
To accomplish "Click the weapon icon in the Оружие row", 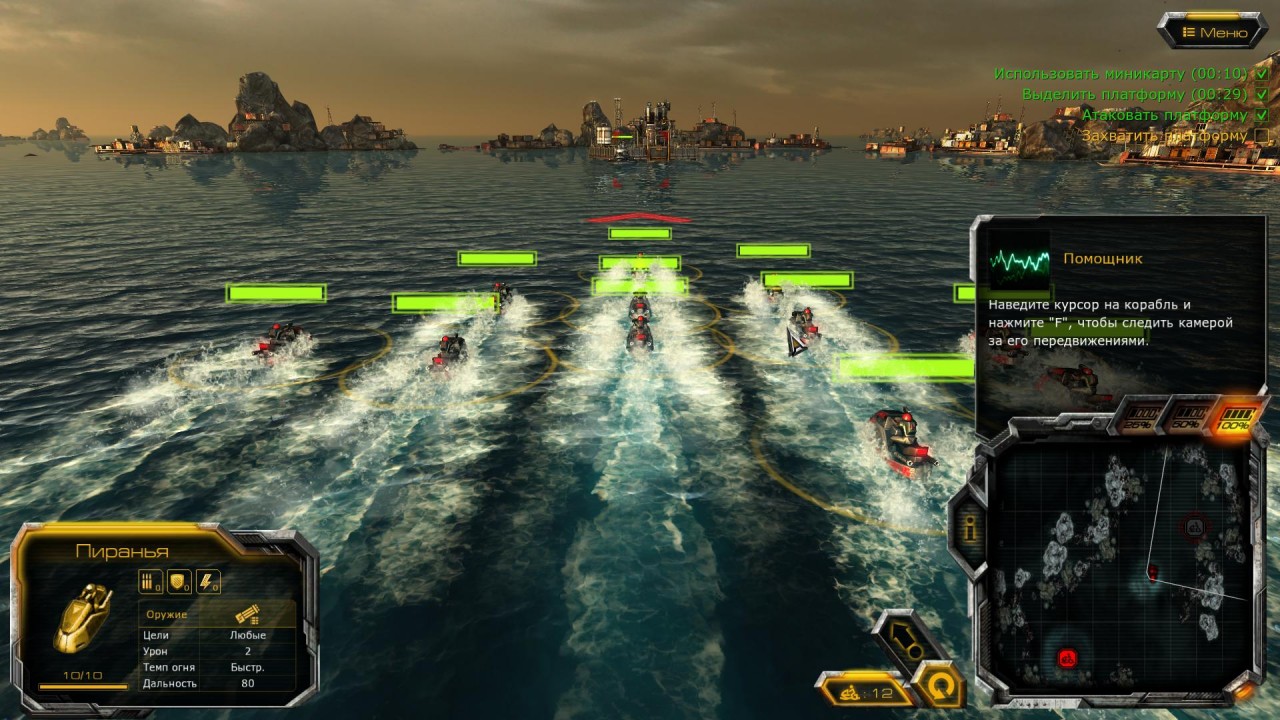I will [246, 615].
